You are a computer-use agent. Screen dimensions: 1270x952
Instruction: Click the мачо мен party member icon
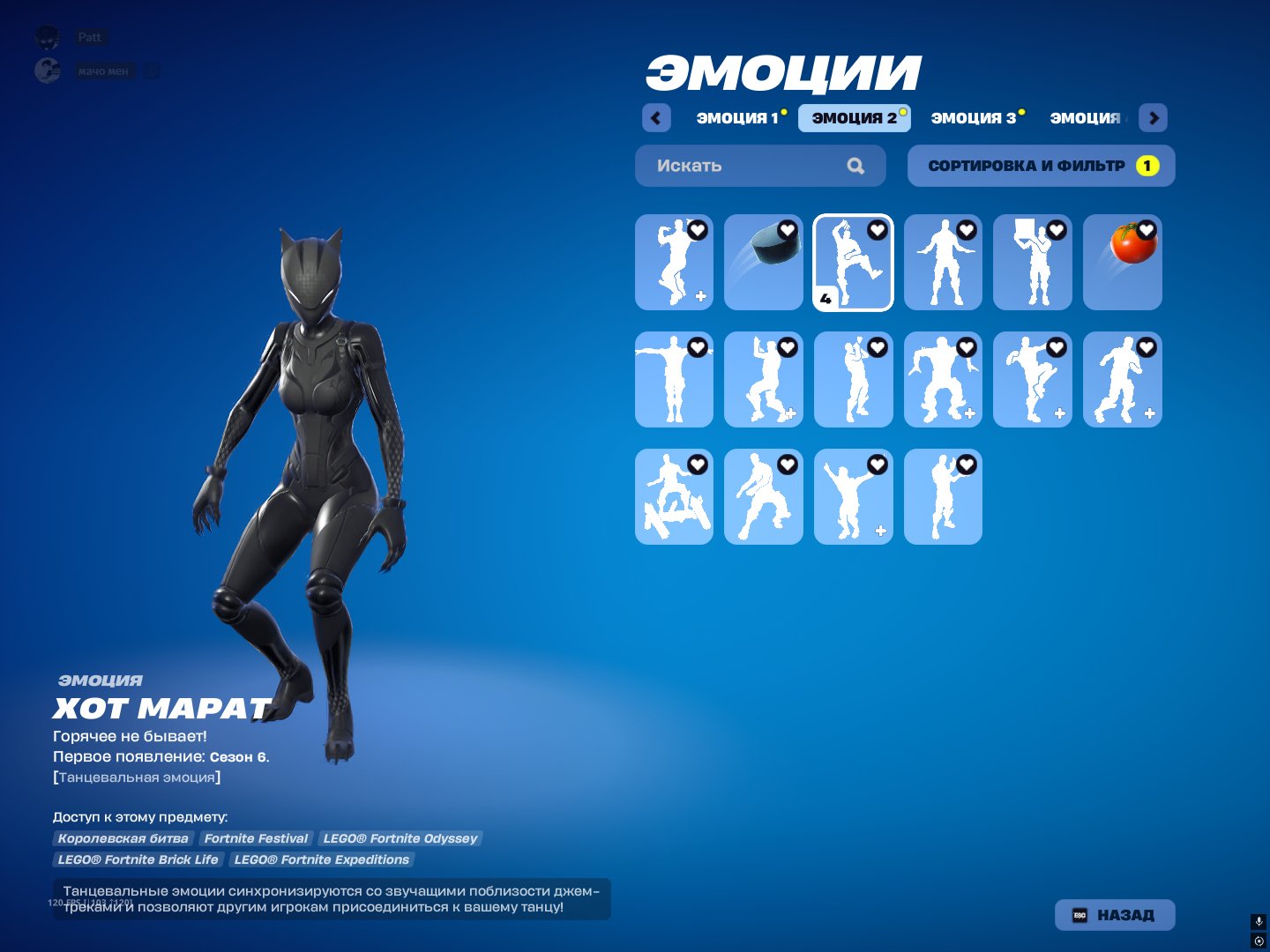click(x=46, y=71)
